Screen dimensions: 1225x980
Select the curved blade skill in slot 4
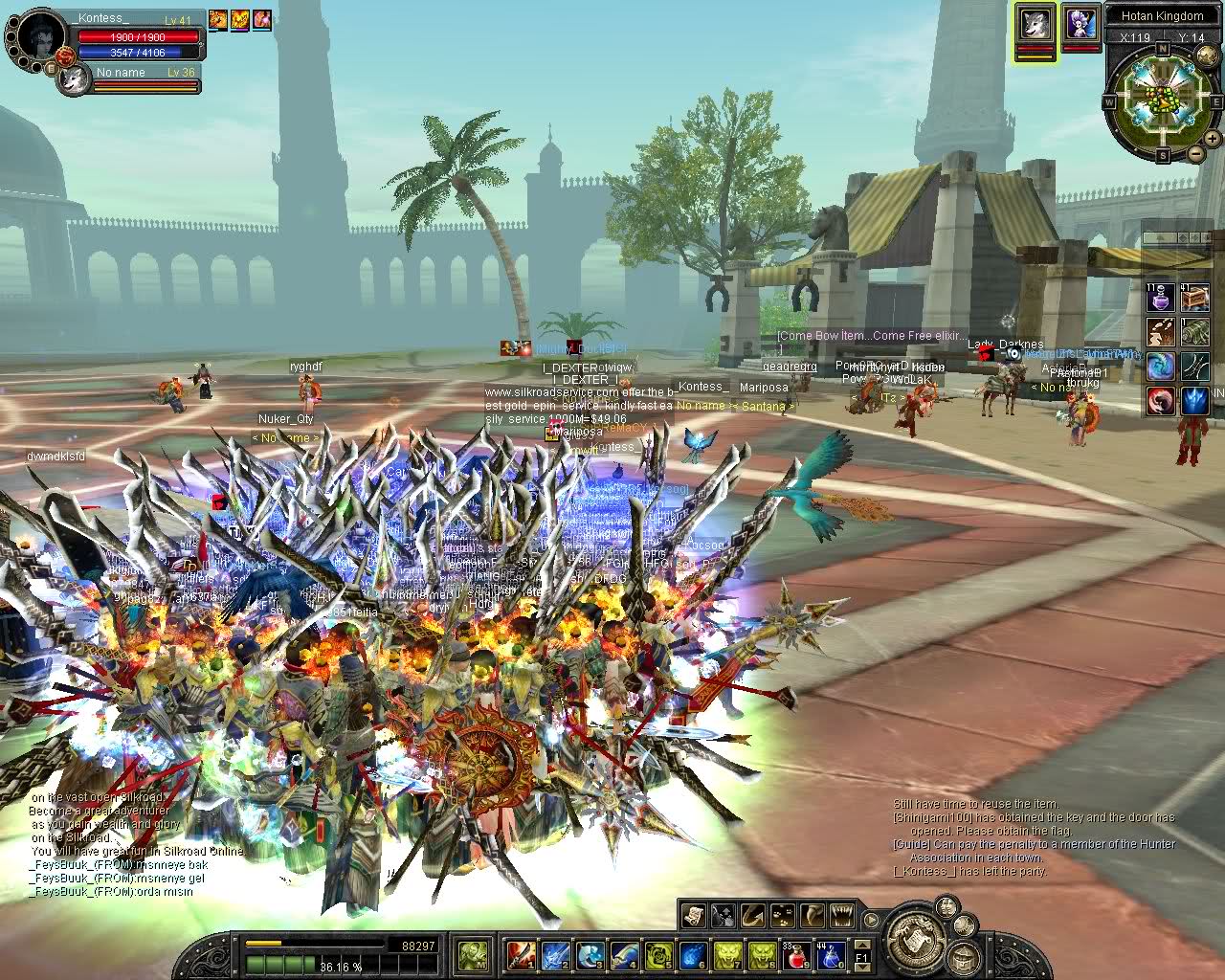coord(624,954)
